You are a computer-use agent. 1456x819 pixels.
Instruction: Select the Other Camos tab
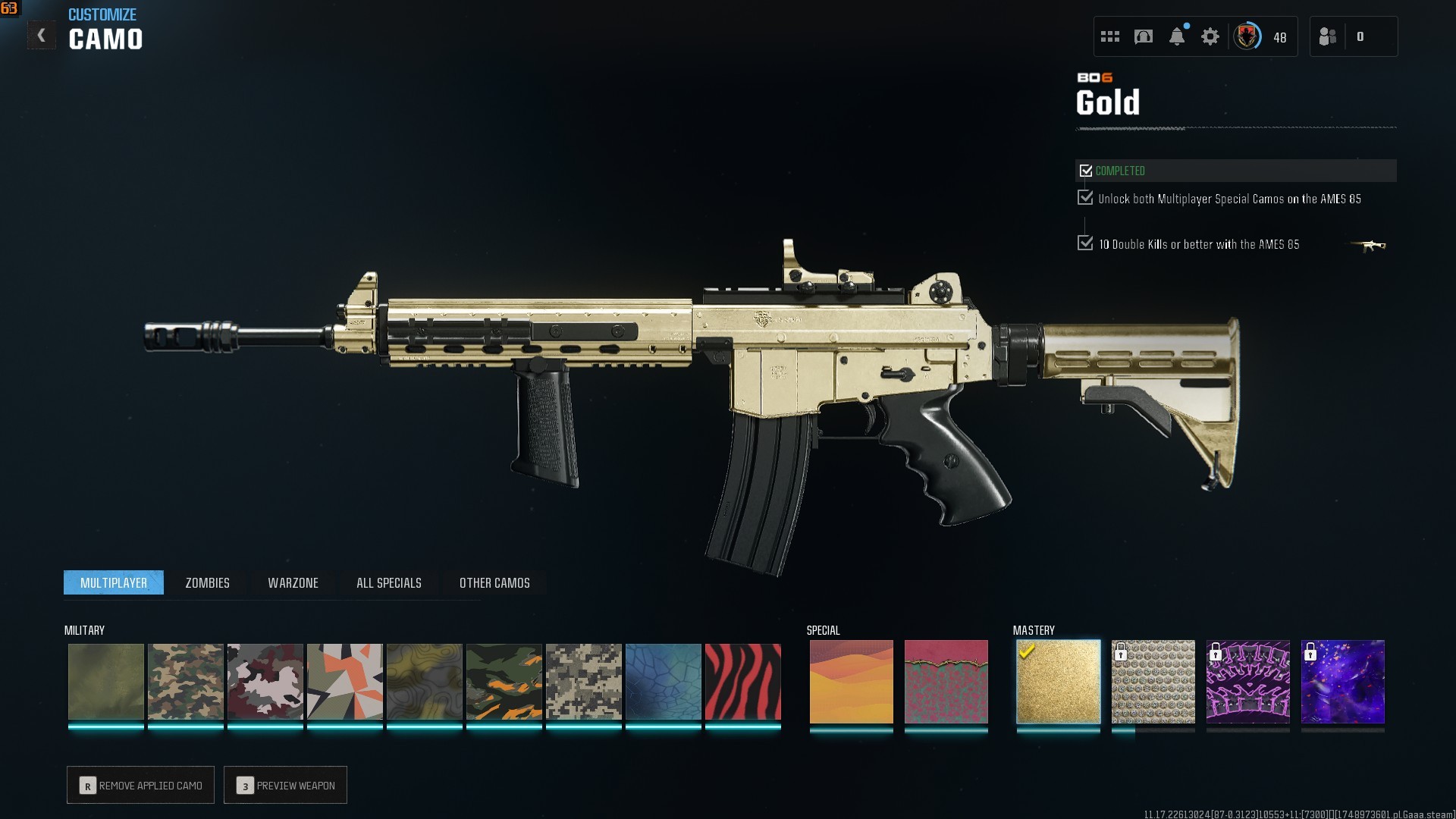click(x=494, y=582)
